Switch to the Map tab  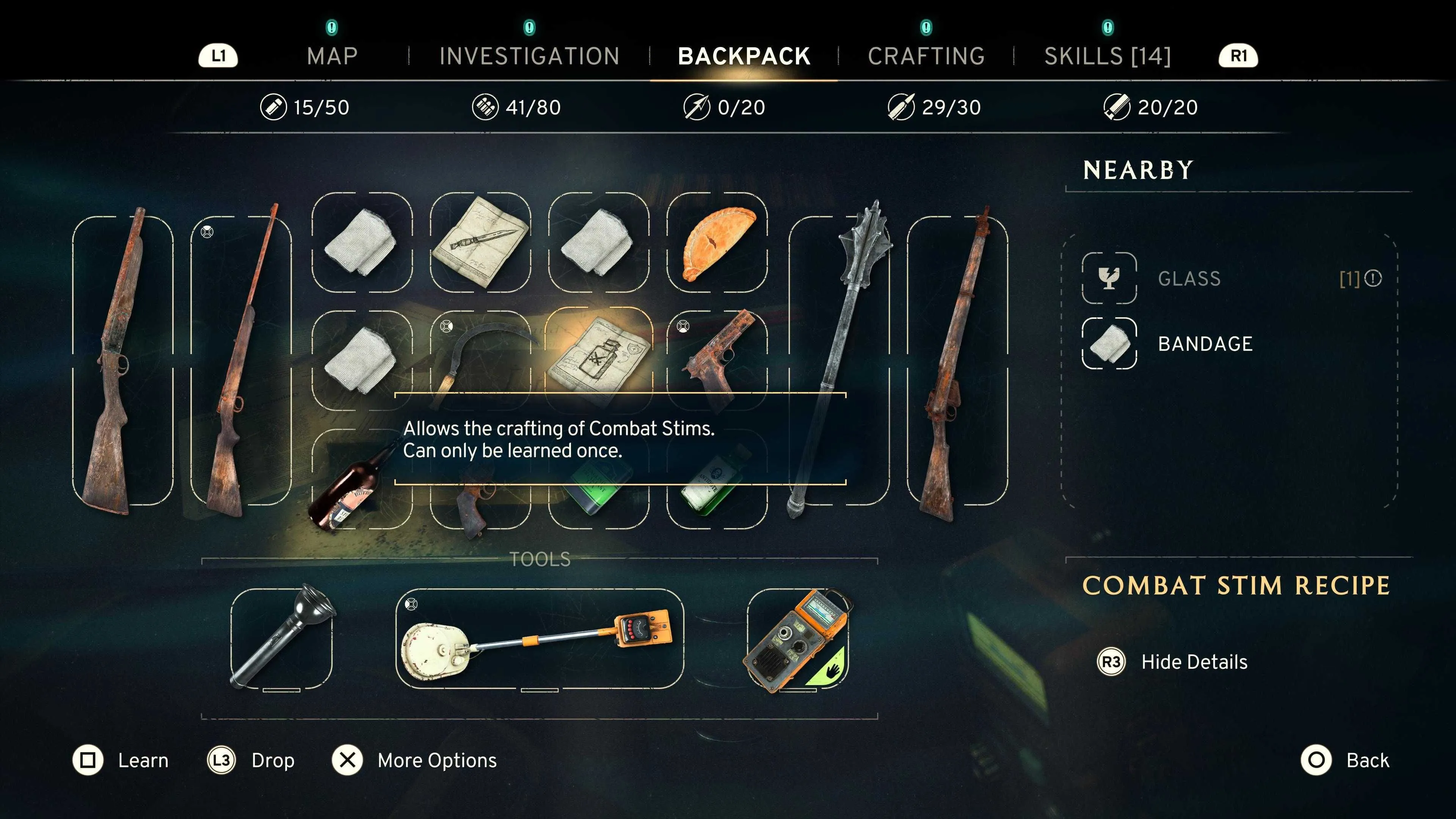point(332,56)
